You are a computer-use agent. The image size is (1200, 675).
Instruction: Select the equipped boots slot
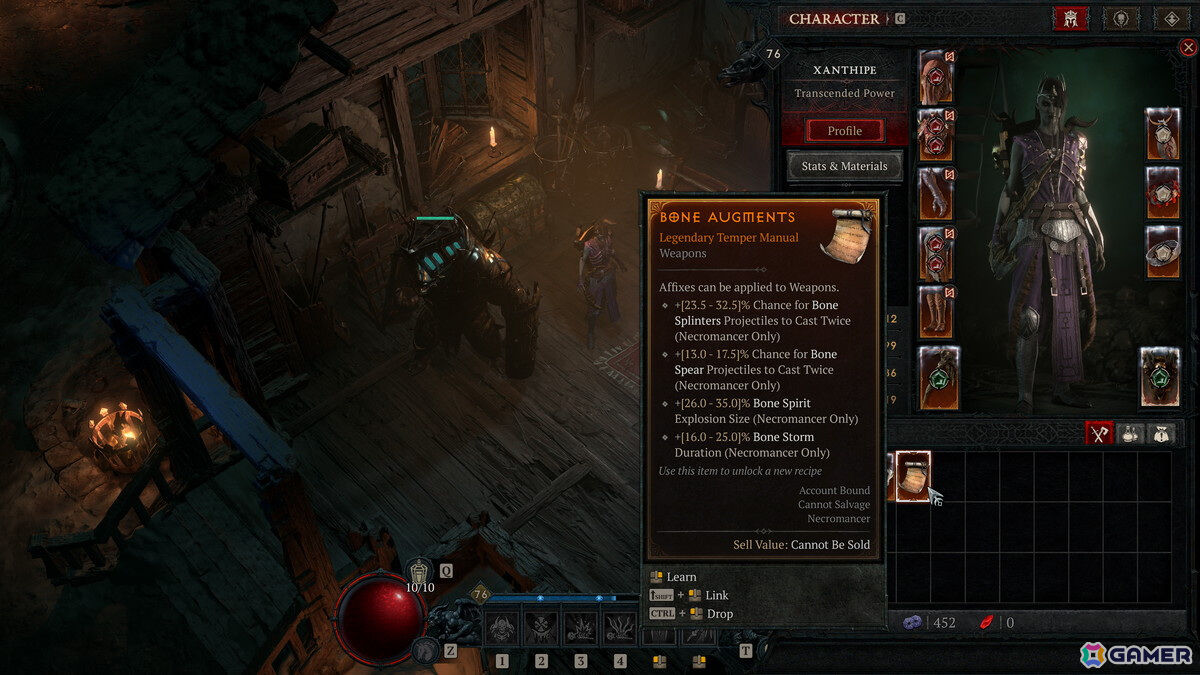pos(936,311)
